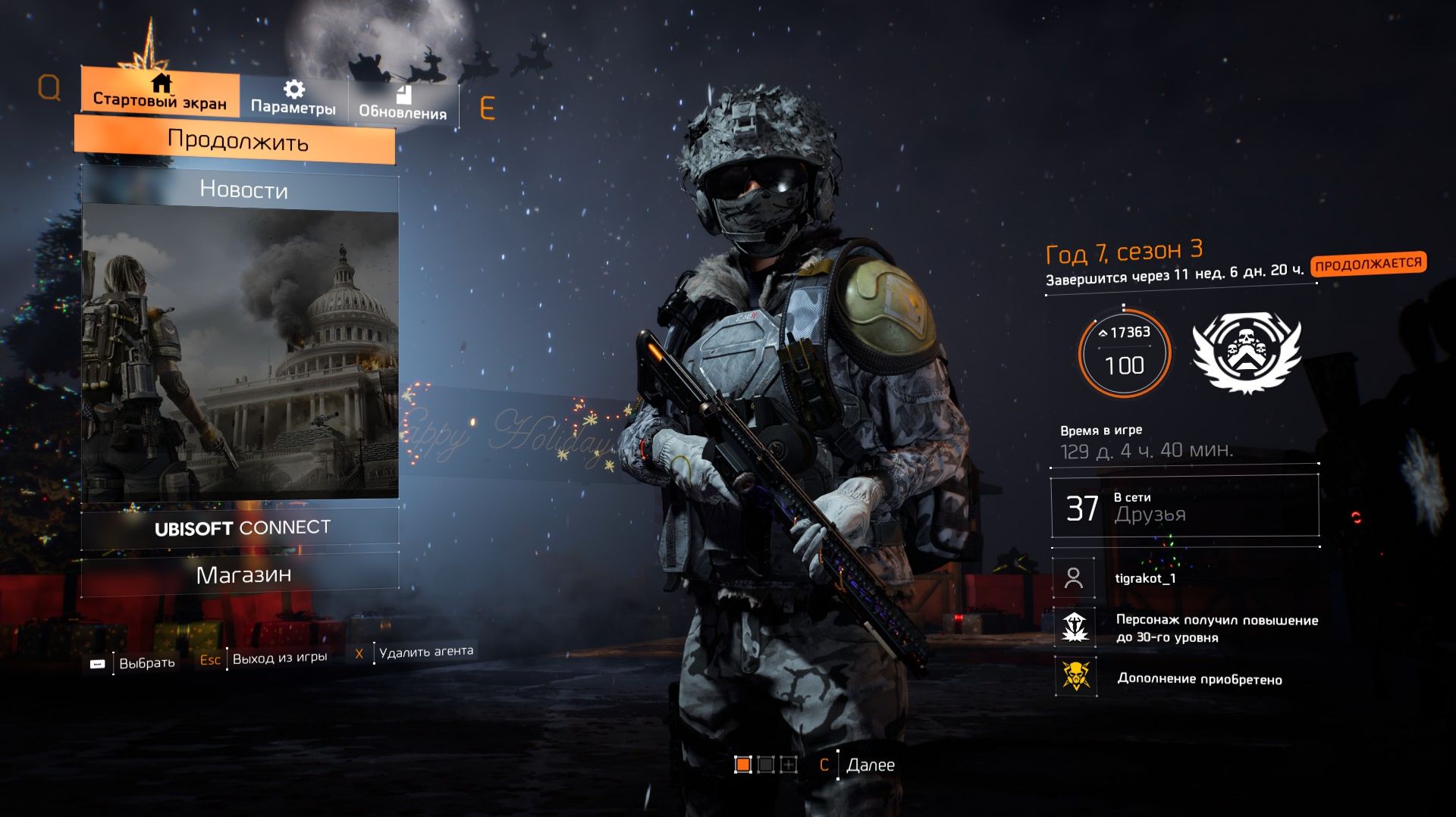Open the Магазин store

point(243,575)
